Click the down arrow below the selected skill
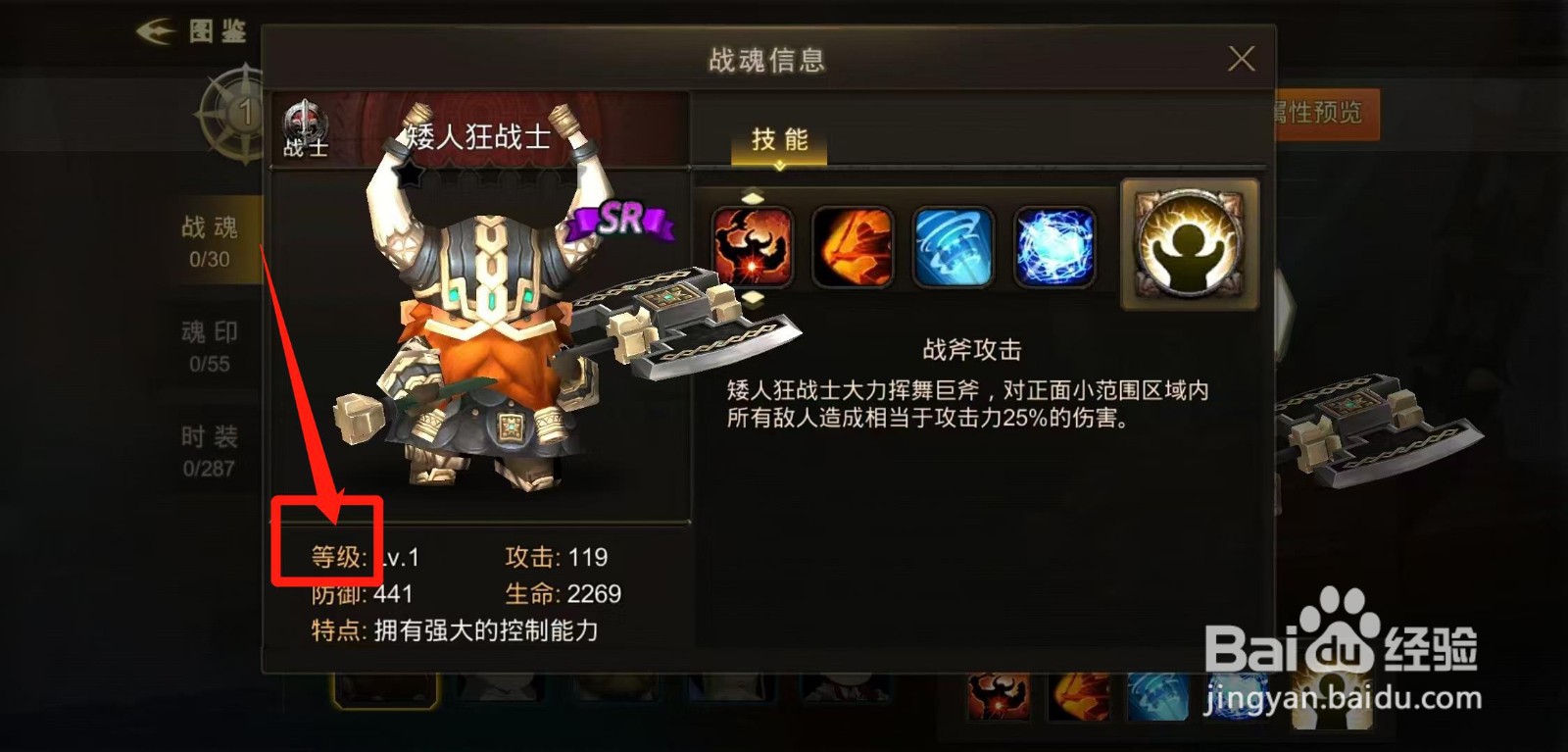The image size is (1568, 752). (754, 297)
